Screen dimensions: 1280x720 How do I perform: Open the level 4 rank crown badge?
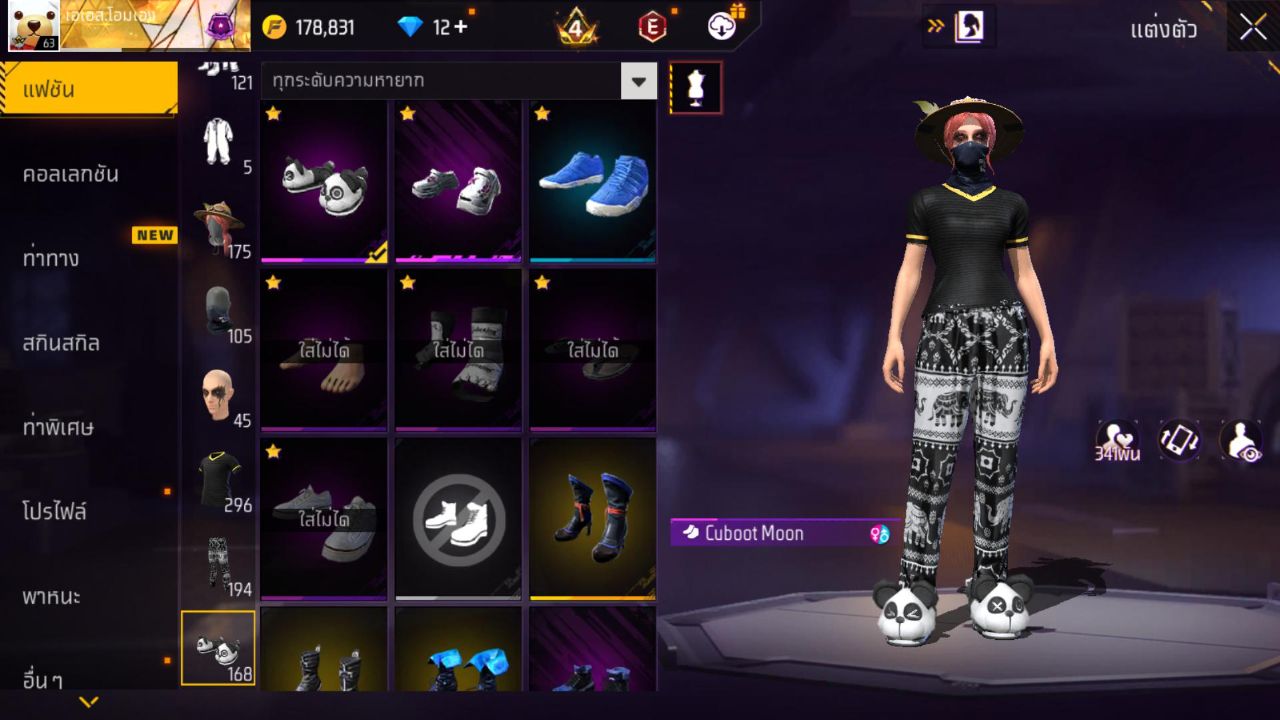(x=575, y=27)
